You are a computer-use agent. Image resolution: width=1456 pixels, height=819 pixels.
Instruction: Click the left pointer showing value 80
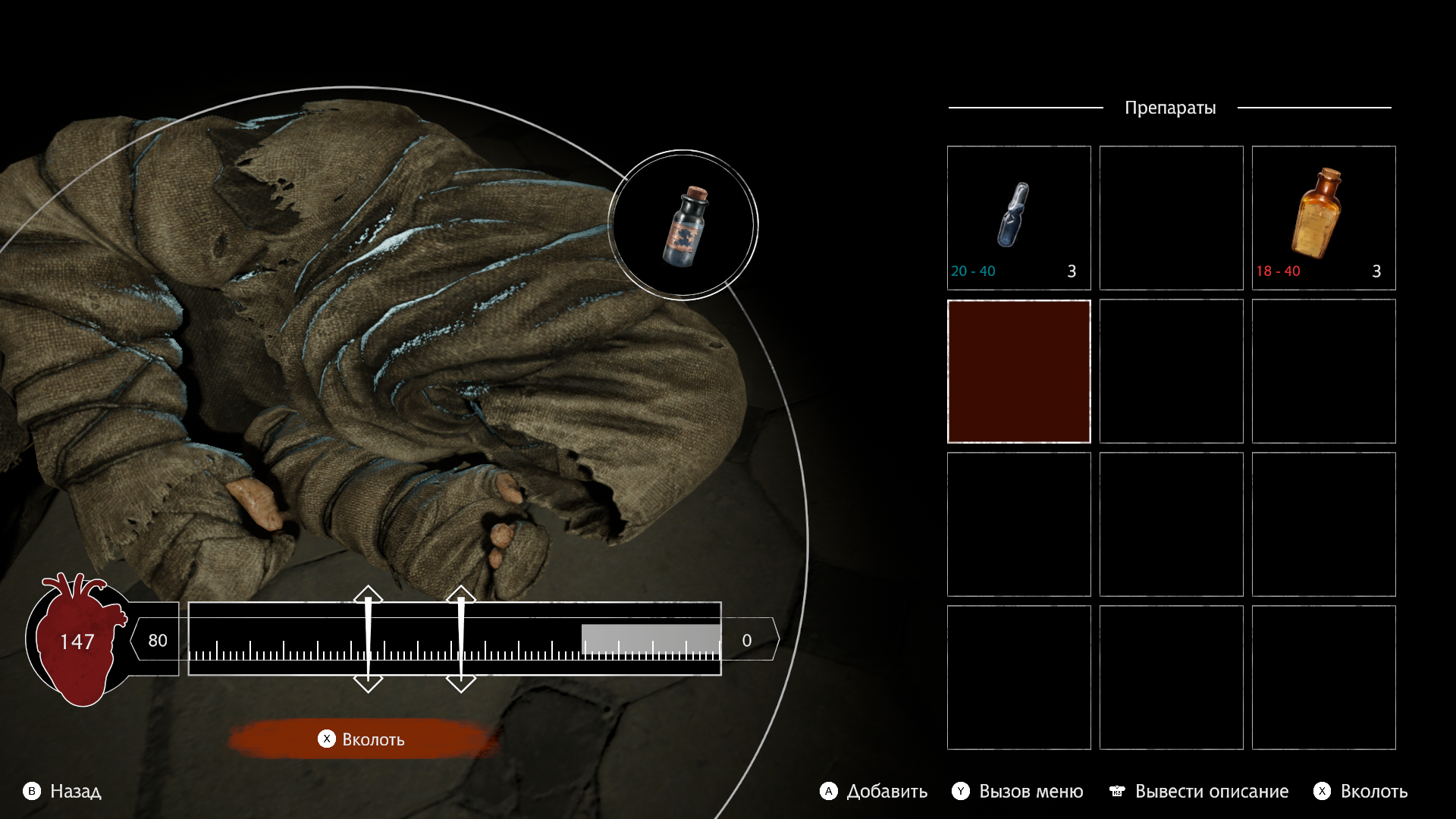pyautogui.click(x=158, y=639)
